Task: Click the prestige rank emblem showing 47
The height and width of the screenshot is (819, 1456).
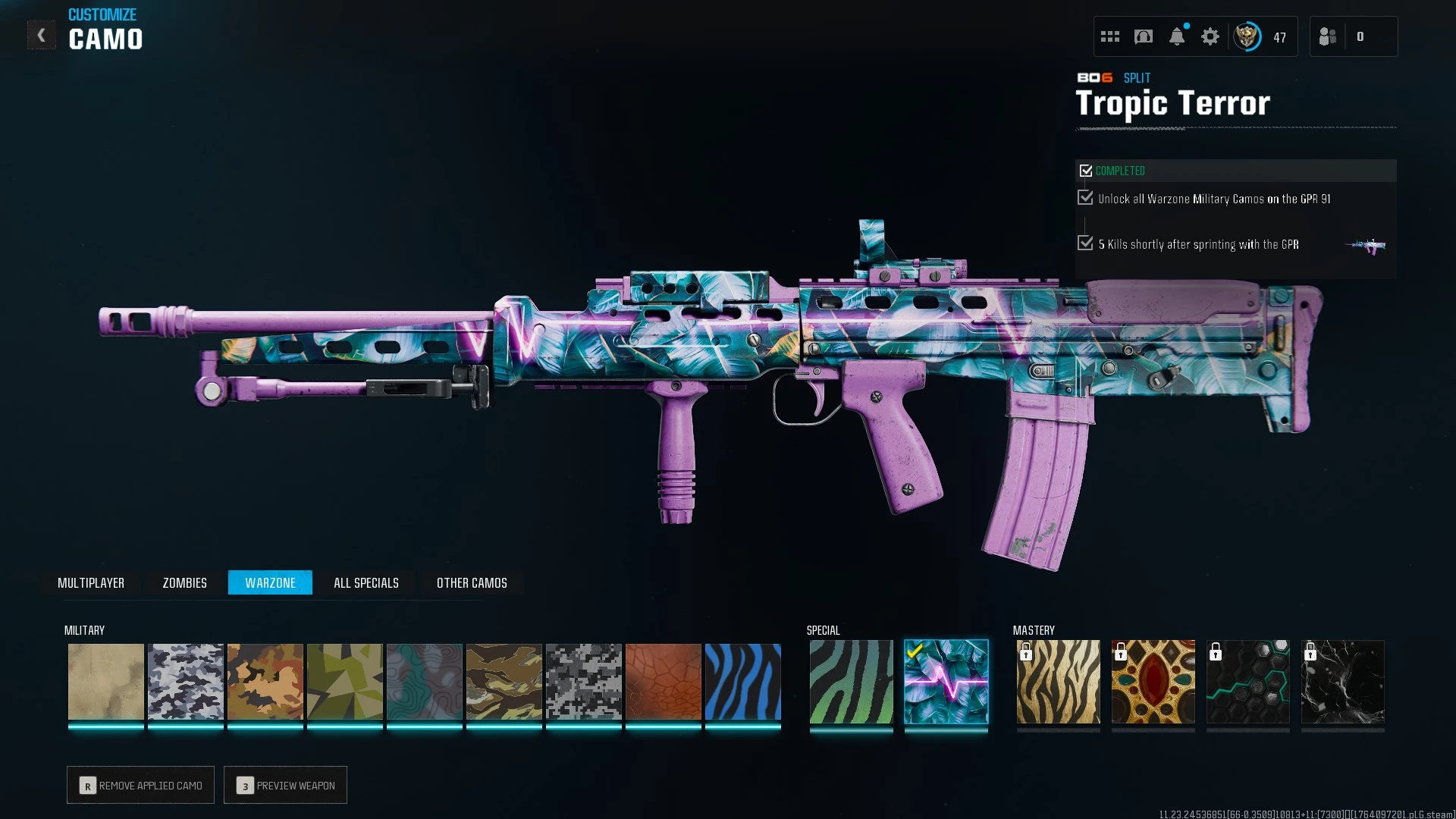Action: [x=1247, y=36]
